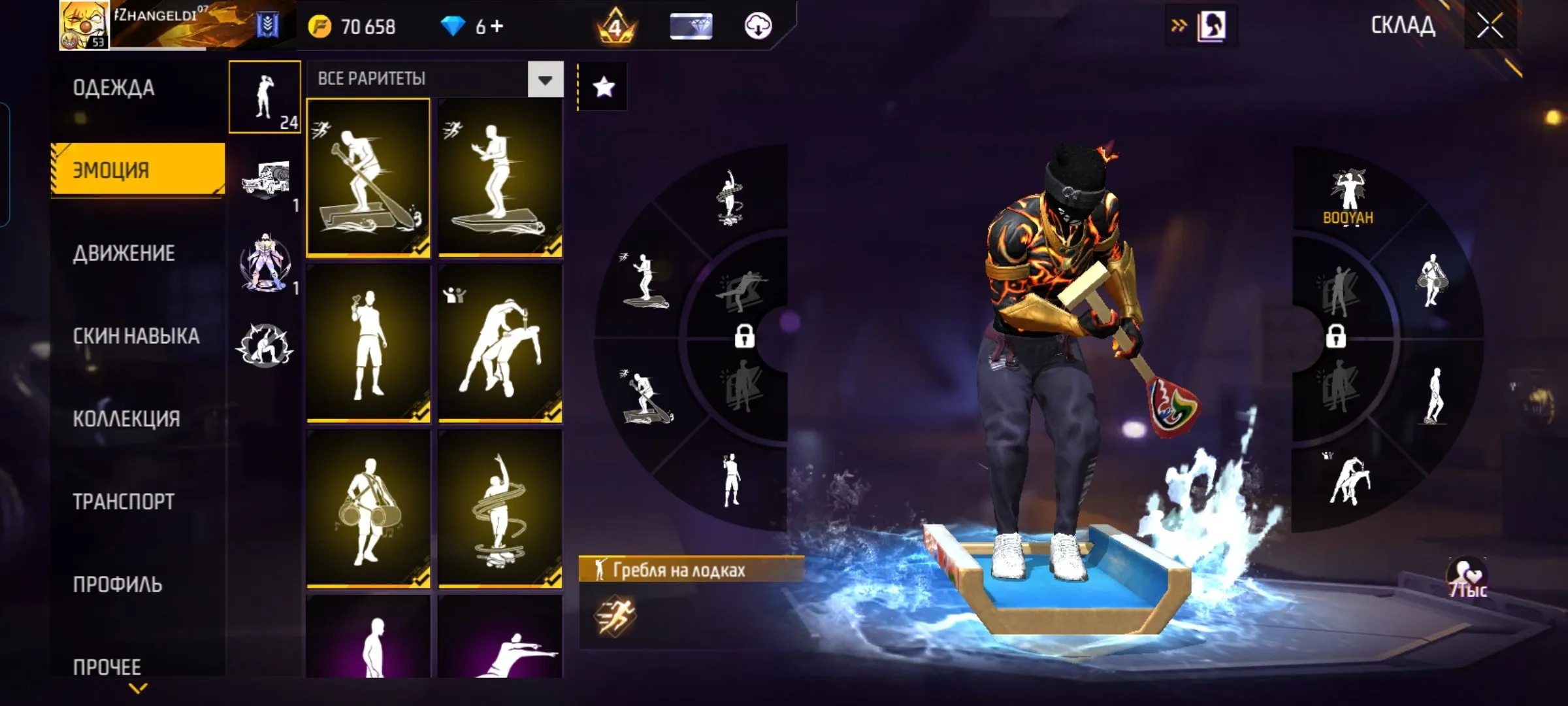Close the СКЛАД vault screen
This screenshot has height=706, width=1568.
coord(1490,26)
